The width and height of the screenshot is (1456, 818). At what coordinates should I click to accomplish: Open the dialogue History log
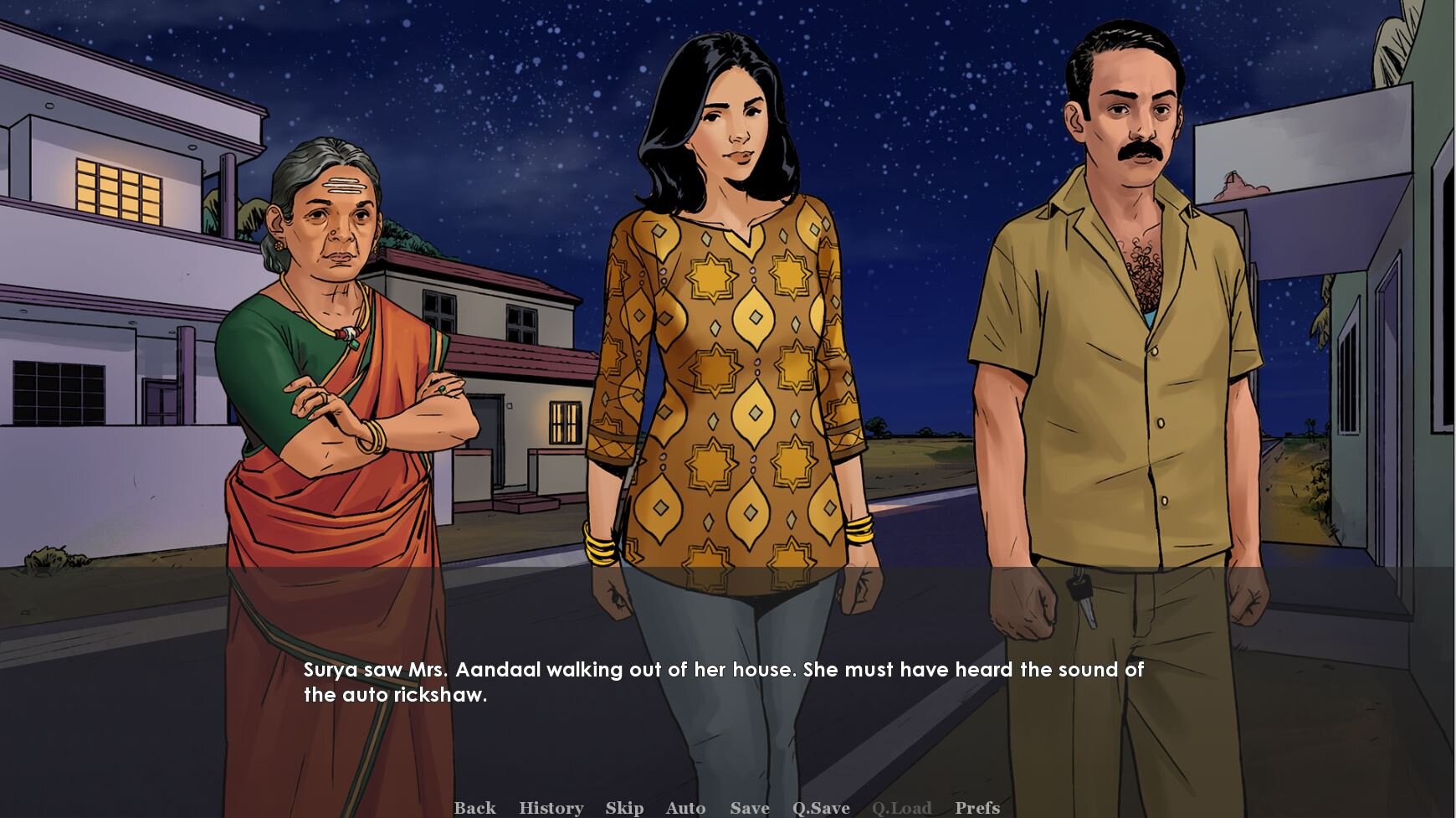click(x=551, y=807)
